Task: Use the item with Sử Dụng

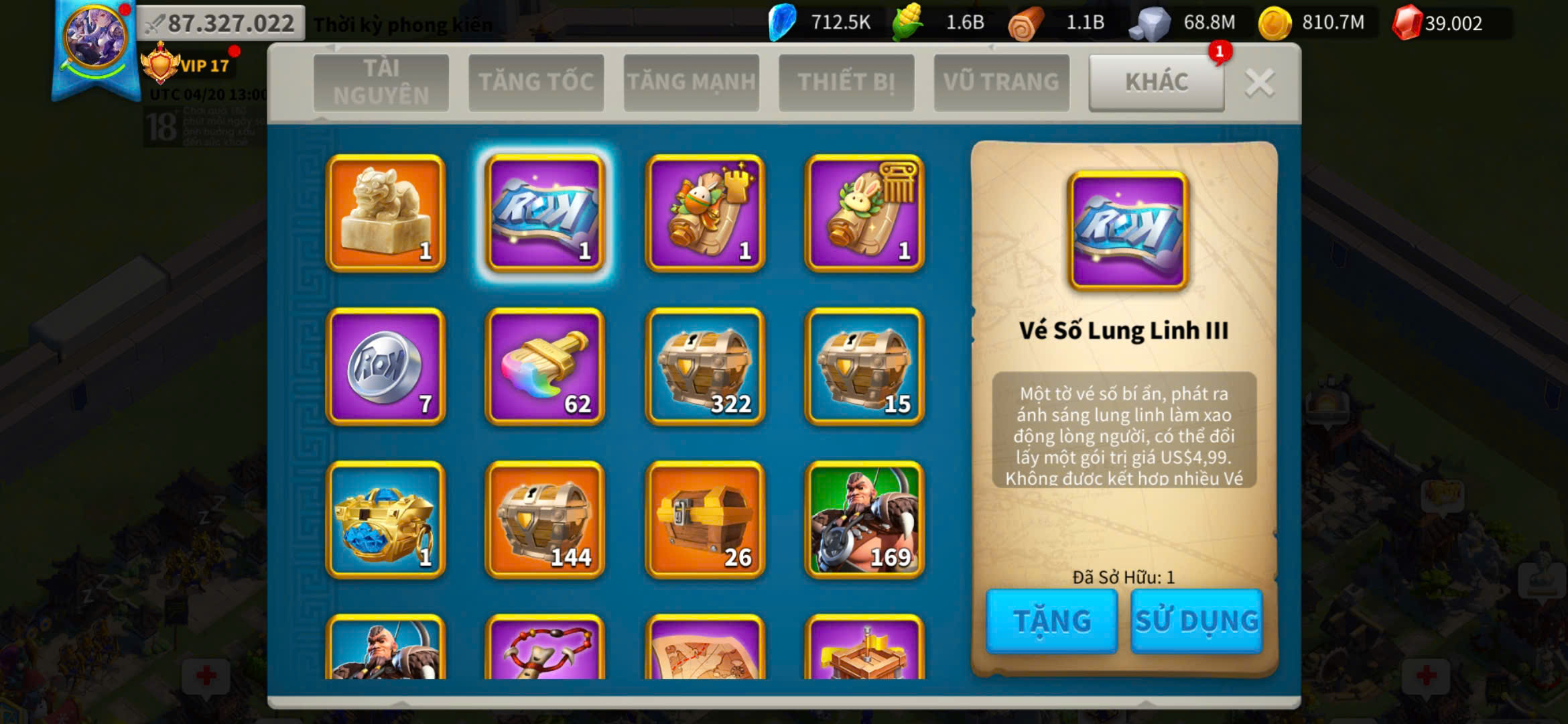Action: (1196, 621)
